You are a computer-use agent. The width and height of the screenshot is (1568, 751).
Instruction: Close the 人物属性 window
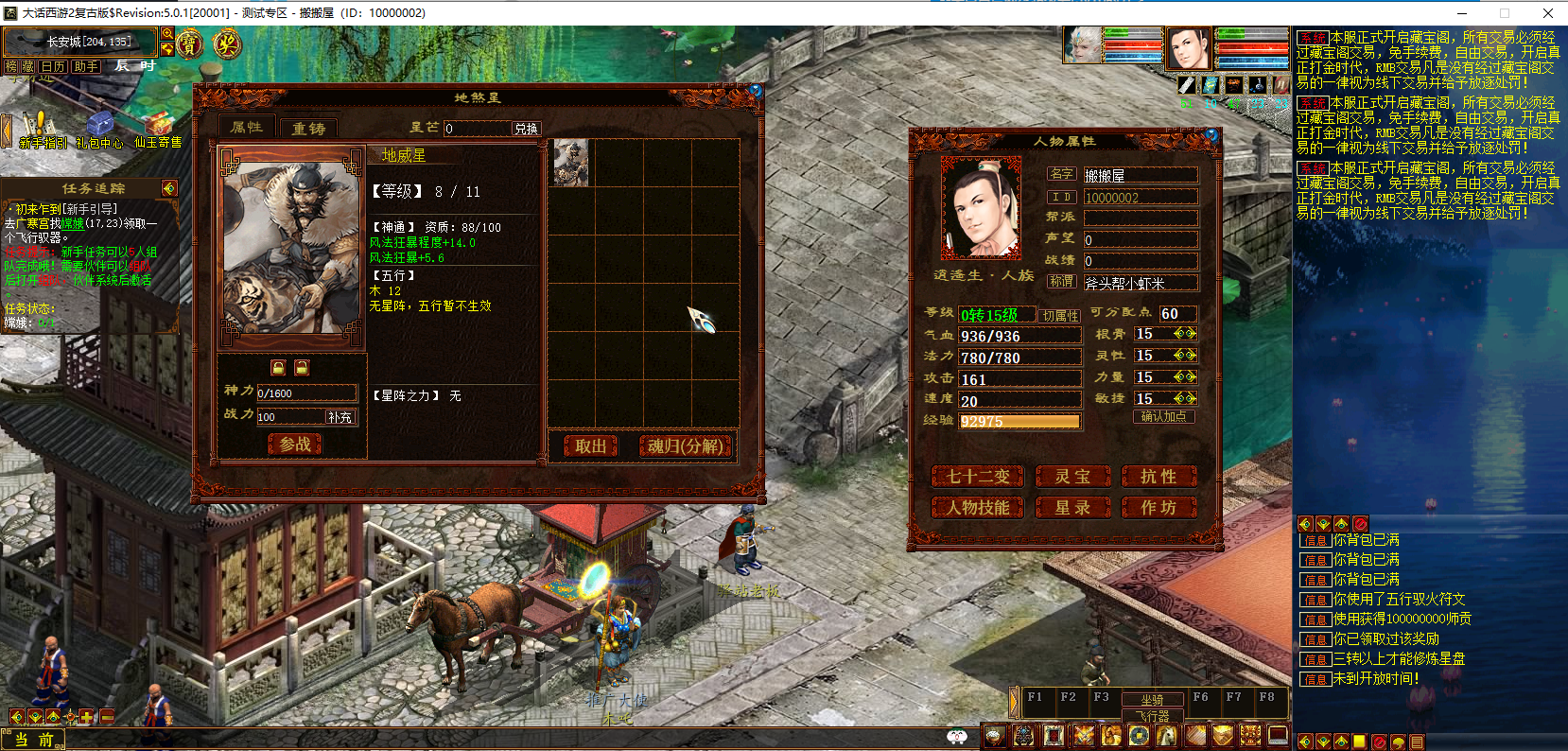pos(1211,134)
